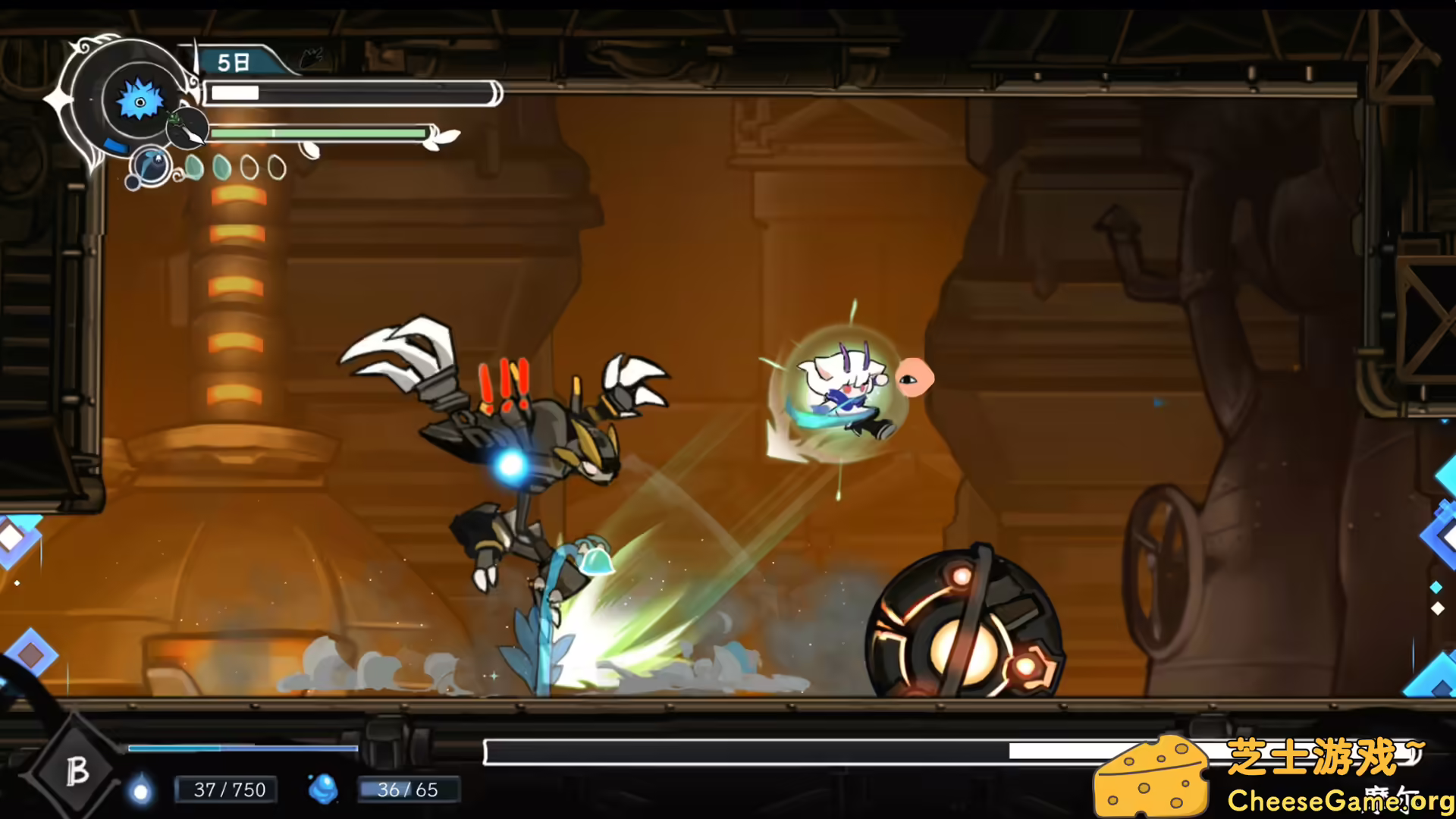The height and width of the screenshot is (819, 1456).
Task: Click the B diamond emblem in the bottom corner
Action: click(x=79, y=771)
